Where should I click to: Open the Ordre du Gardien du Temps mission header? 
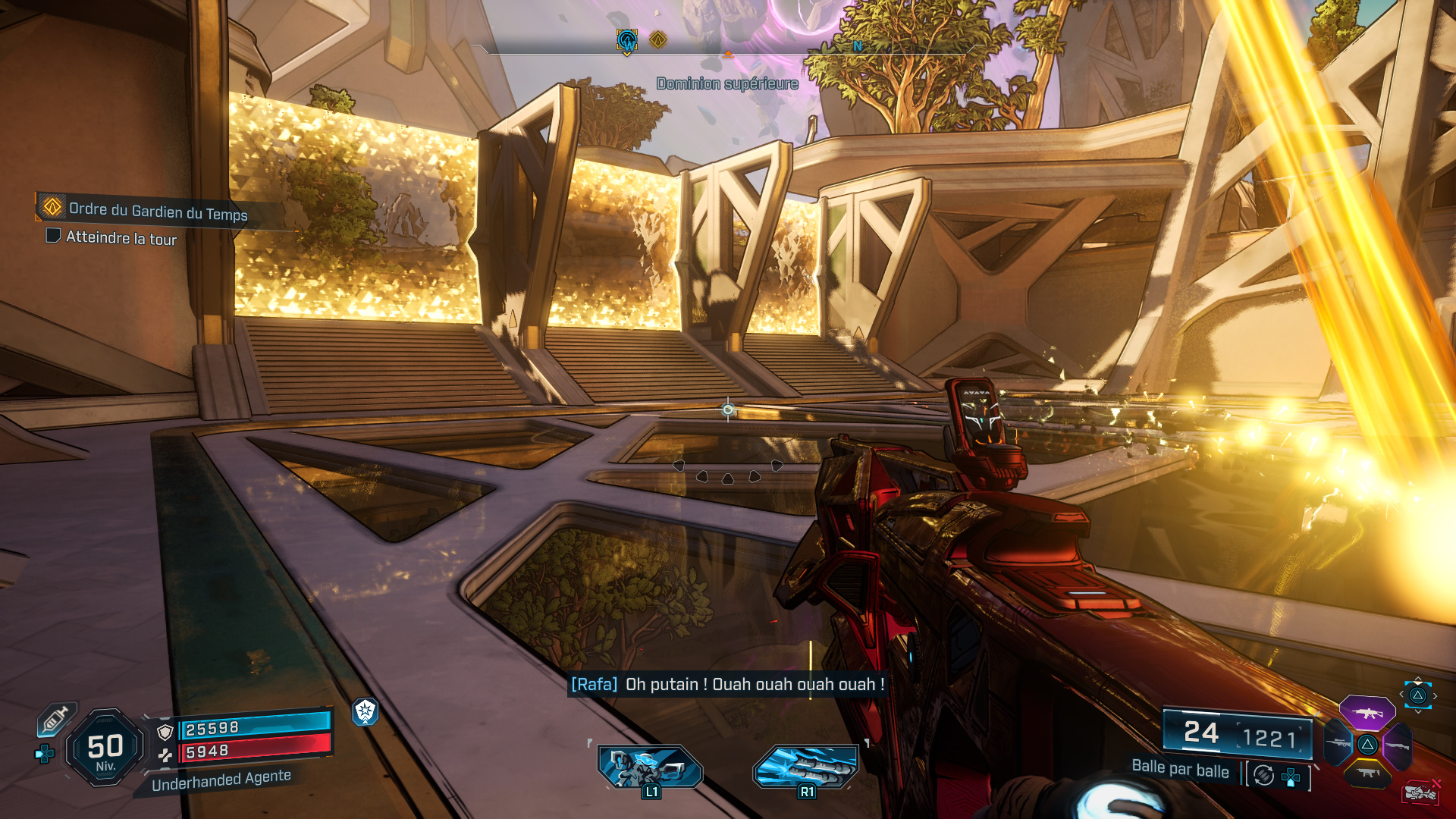[x=152, y=210]
